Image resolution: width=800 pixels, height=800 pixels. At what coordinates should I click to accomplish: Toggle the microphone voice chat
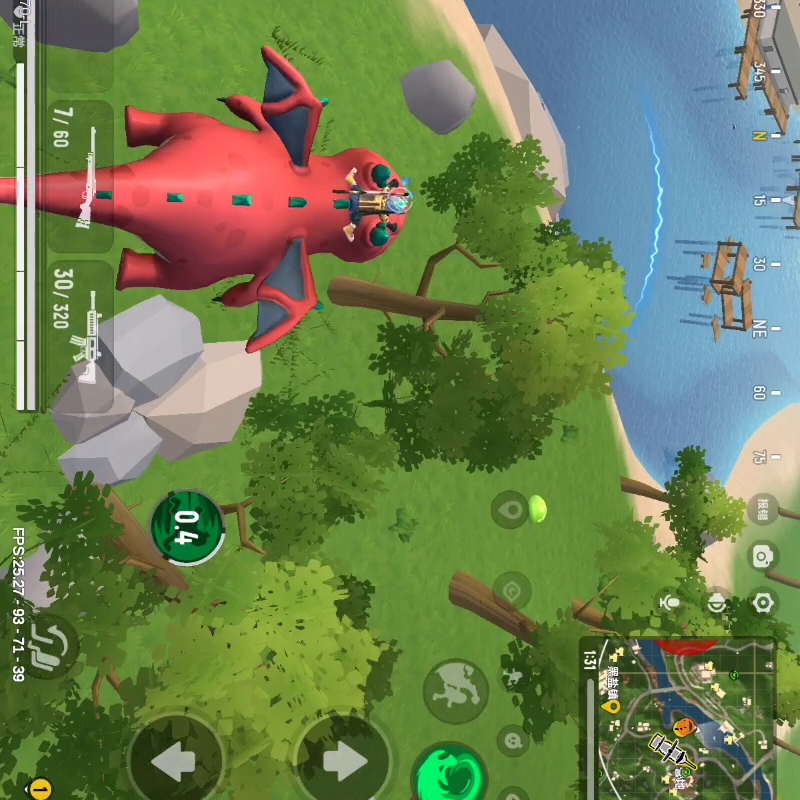[669, 602]
